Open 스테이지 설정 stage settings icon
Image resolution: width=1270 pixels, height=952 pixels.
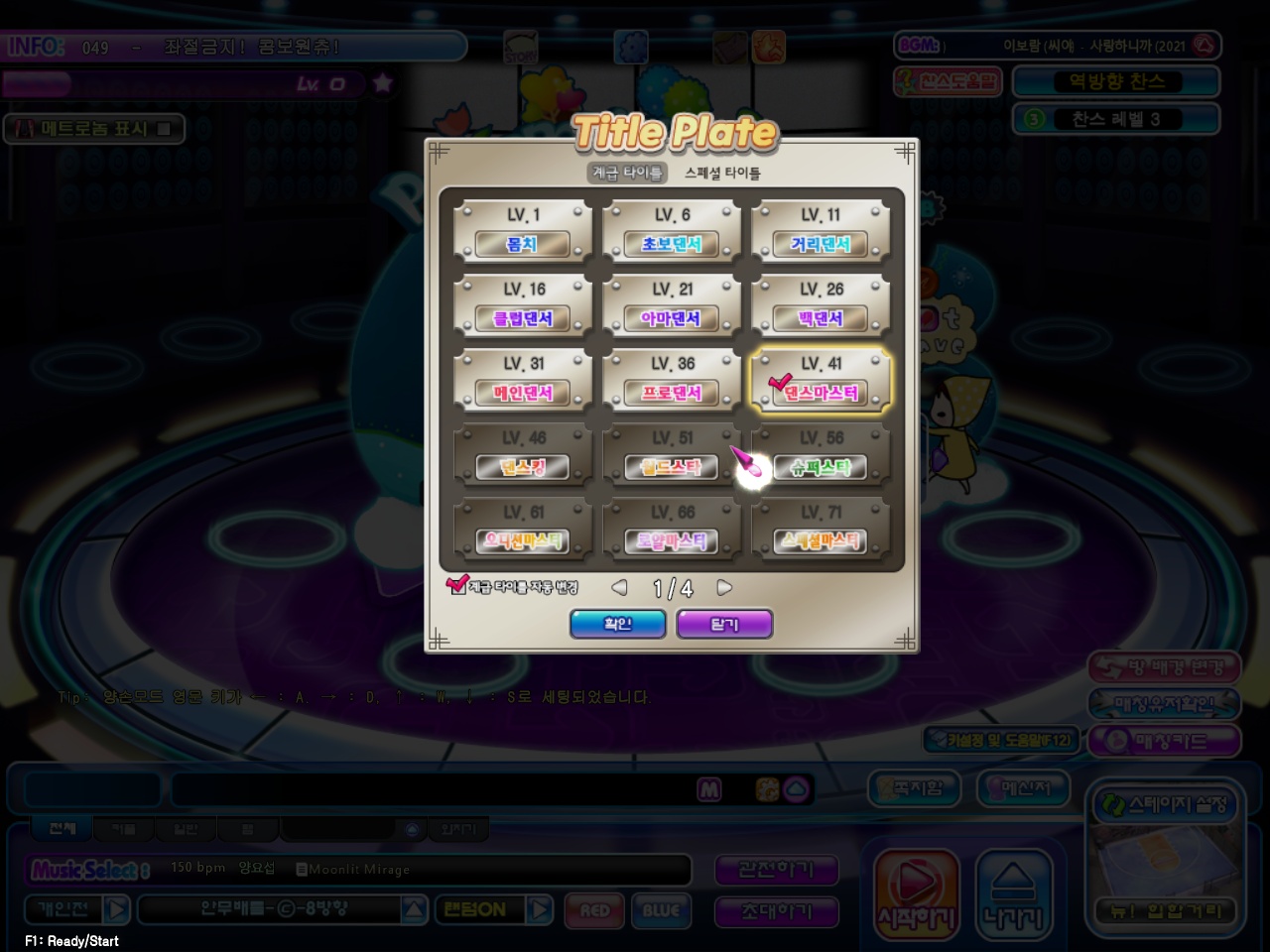pyautogui.click(x=1166, y=805)
